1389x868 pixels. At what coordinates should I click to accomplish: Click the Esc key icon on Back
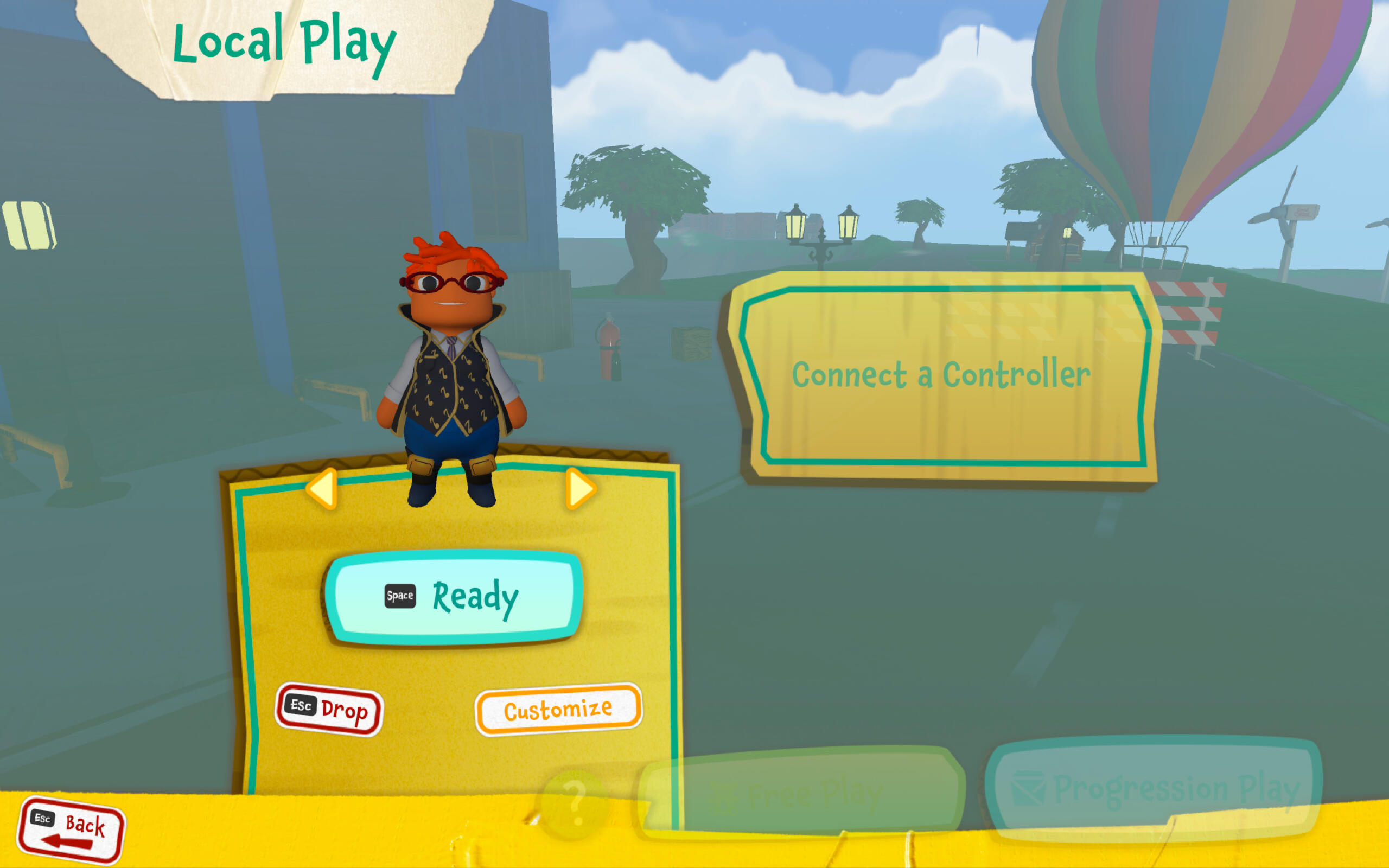pos(42,820)
